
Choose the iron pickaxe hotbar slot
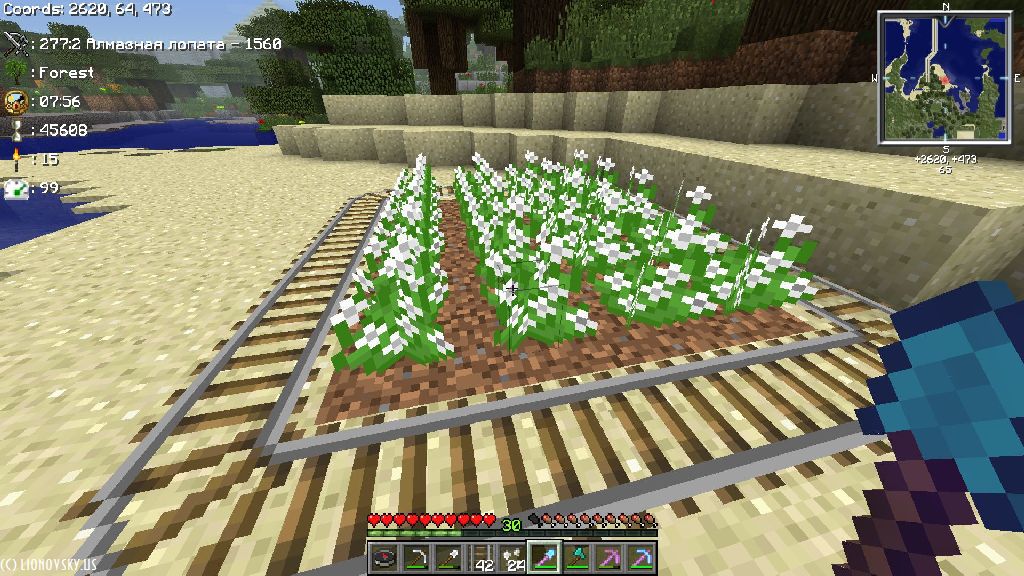click(x=417, y=557)
